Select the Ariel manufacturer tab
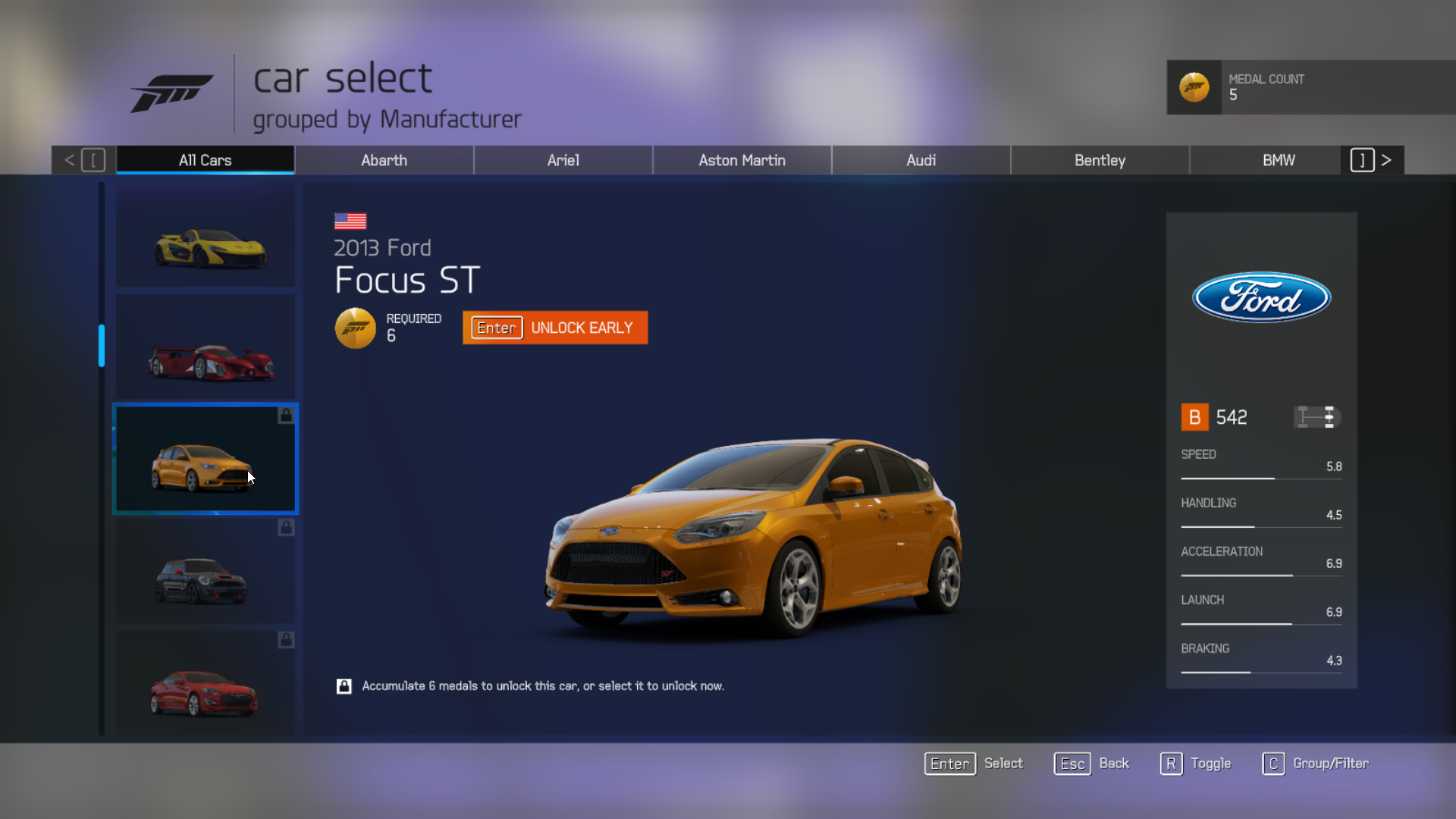Image resolution: width=1456 pixels, height=819 pixels. [563, 160]
